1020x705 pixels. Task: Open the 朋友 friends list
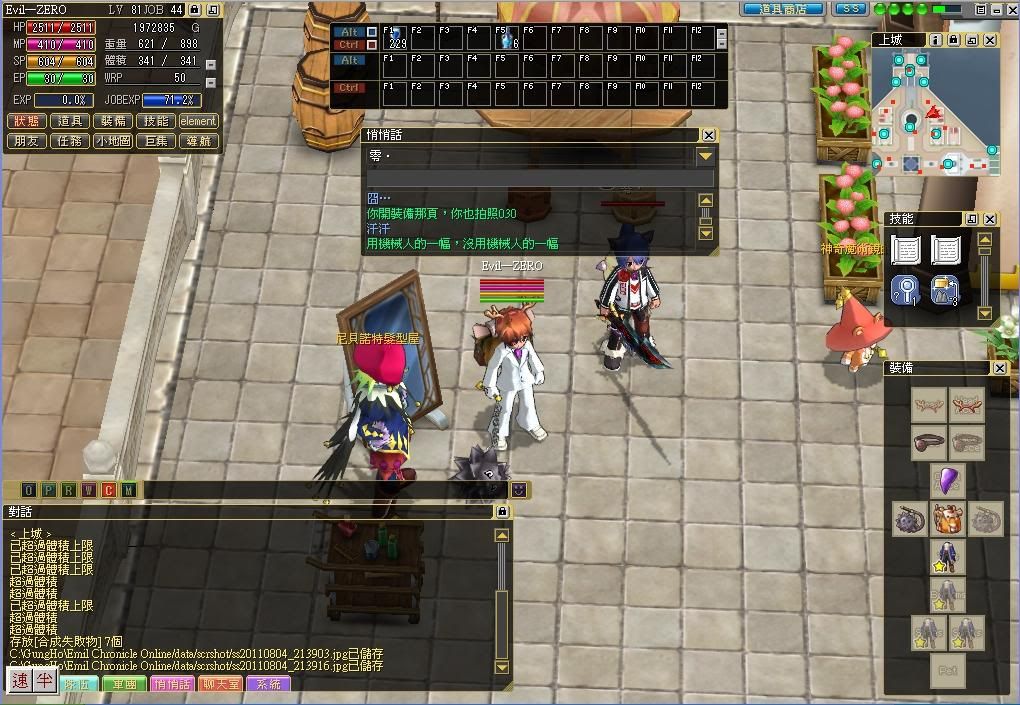(26, 141)
